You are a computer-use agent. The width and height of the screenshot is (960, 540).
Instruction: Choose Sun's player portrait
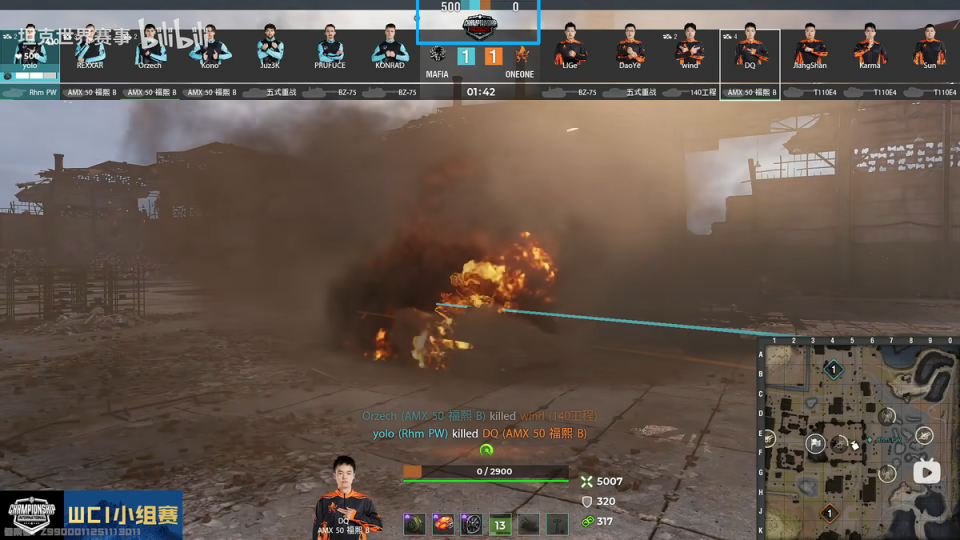click(930, 47)
